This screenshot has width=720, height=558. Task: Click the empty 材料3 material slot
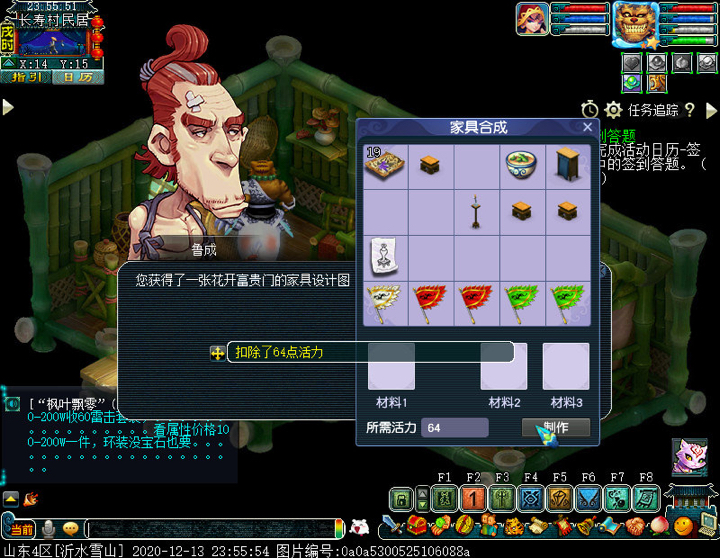tap(565, 367)
